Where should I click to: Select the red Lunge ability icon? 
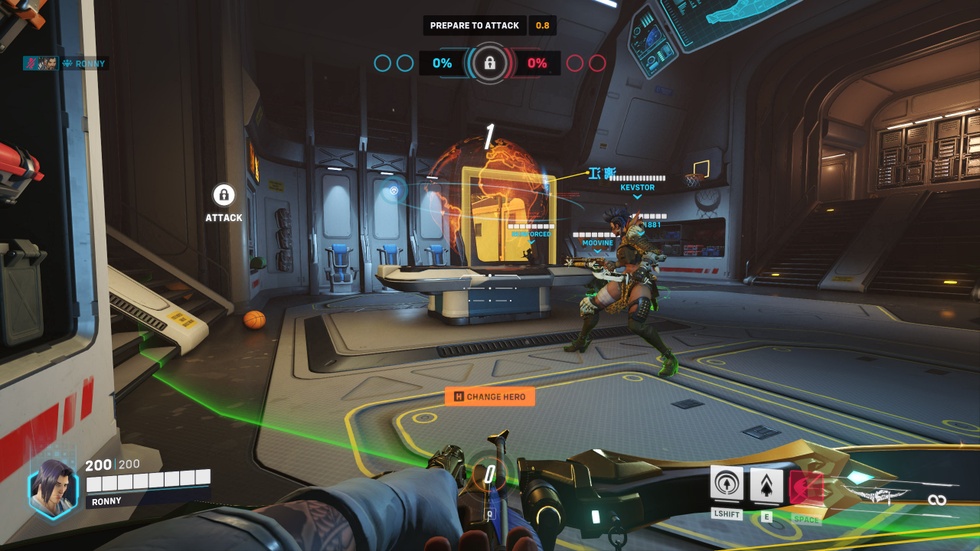[806, 487]
